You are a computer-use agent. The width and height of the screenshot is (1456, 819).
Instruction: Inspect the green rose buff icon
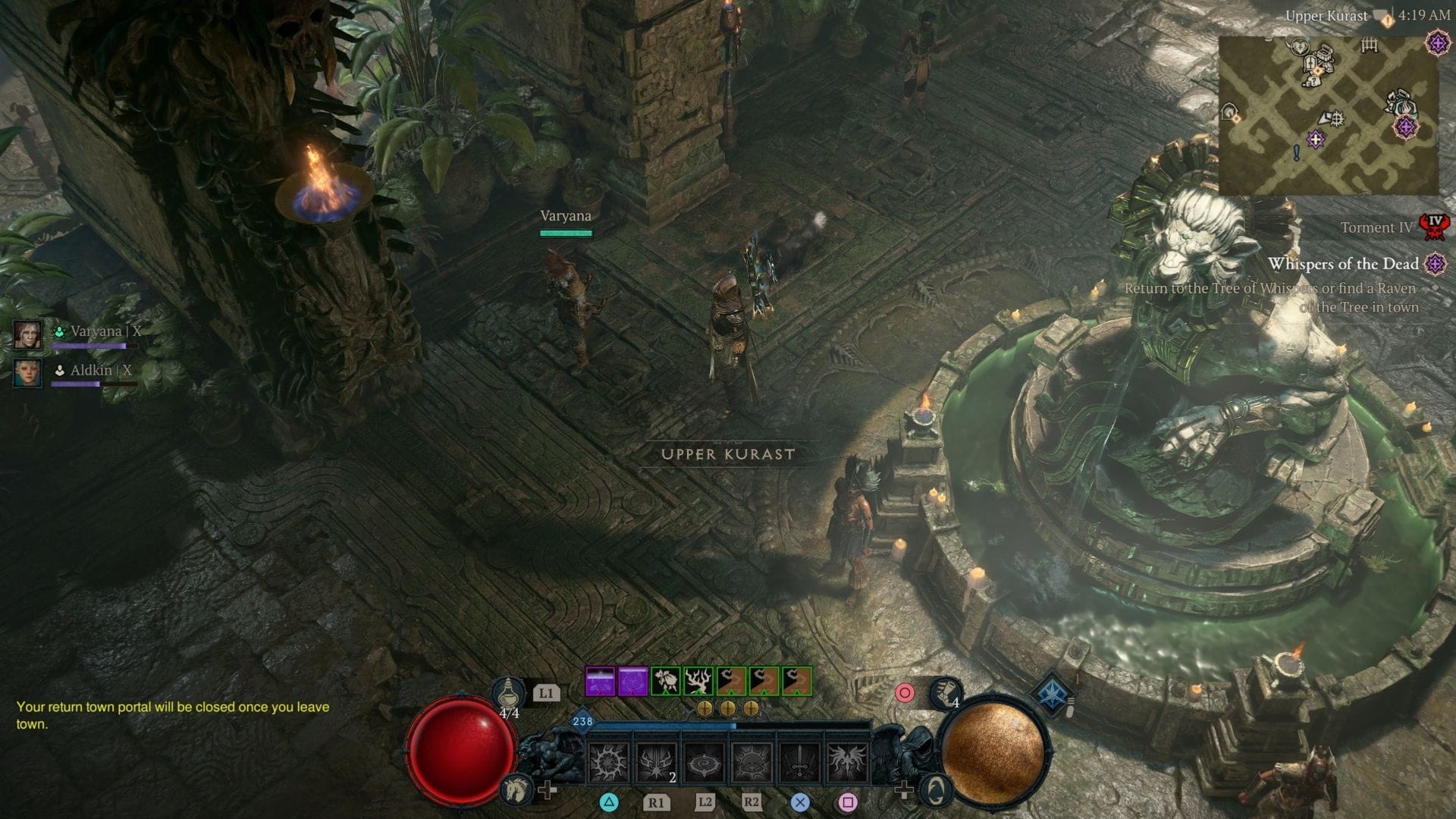[x=666, y=682]
